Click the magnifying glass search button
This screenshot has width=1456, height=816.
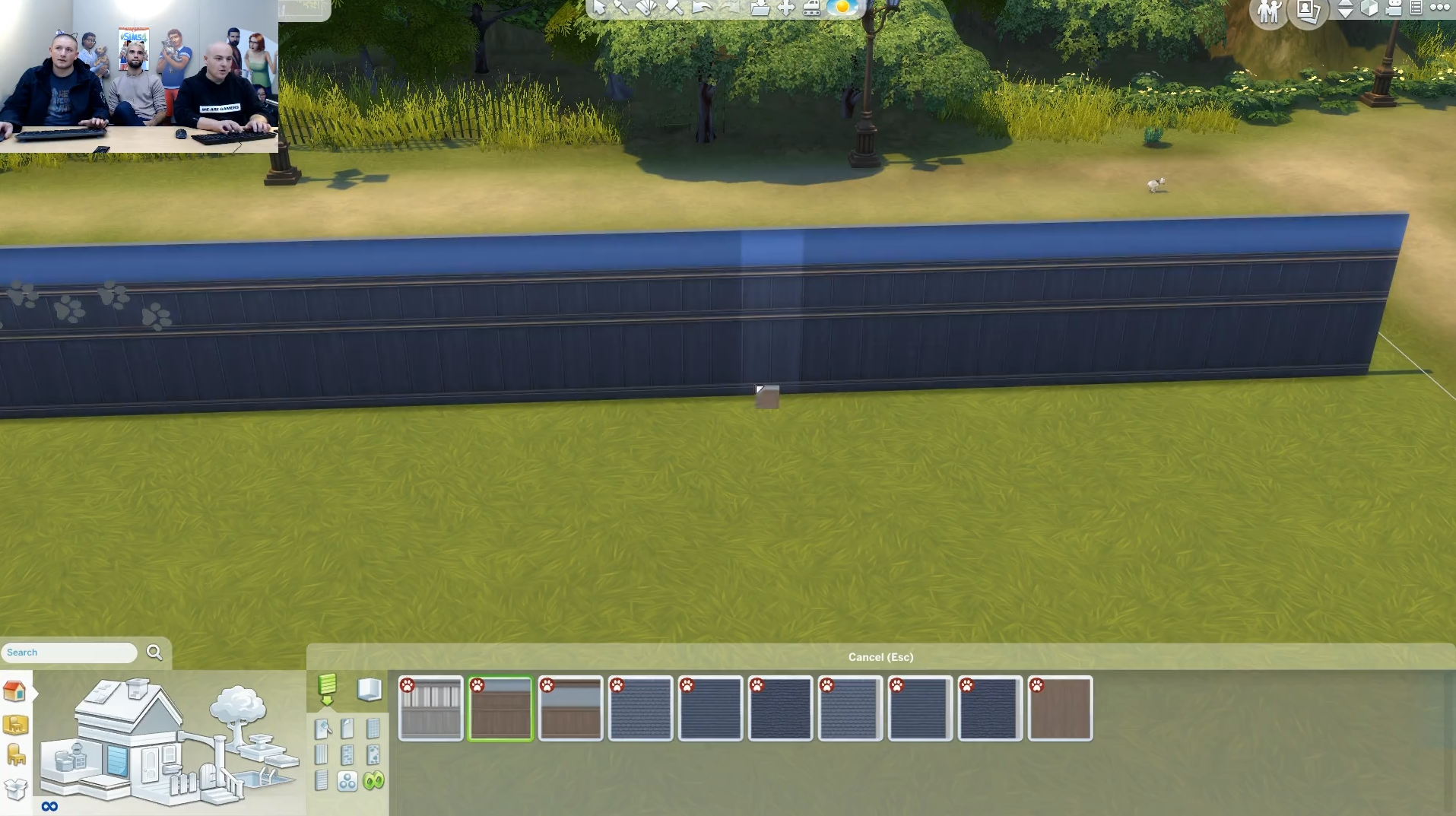(x=154, y=652)
